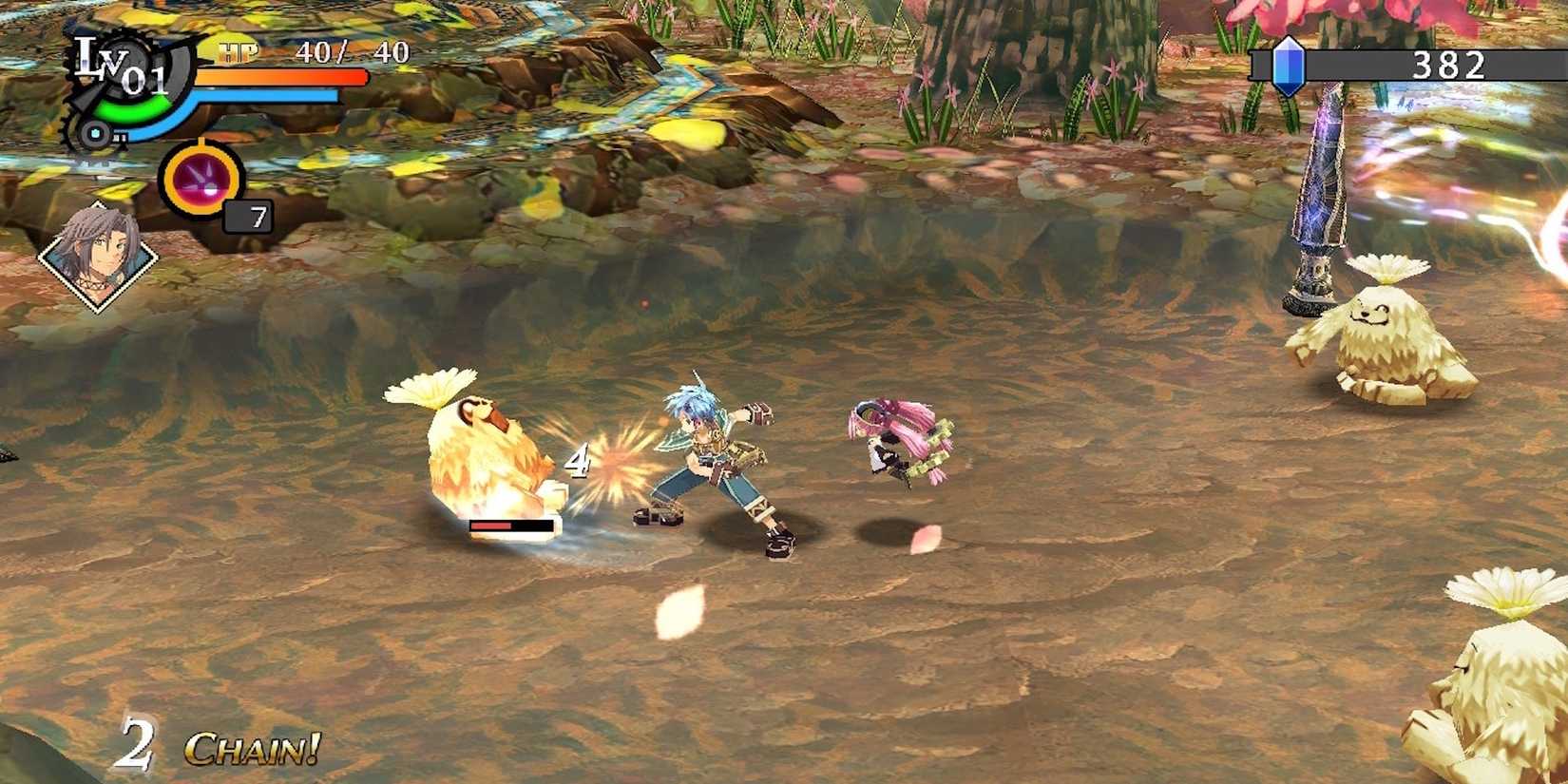Tap the blue crystal currency icon
Image resolution: width=1568 pixels, height=784 pixels.
tap(1289, 66)
